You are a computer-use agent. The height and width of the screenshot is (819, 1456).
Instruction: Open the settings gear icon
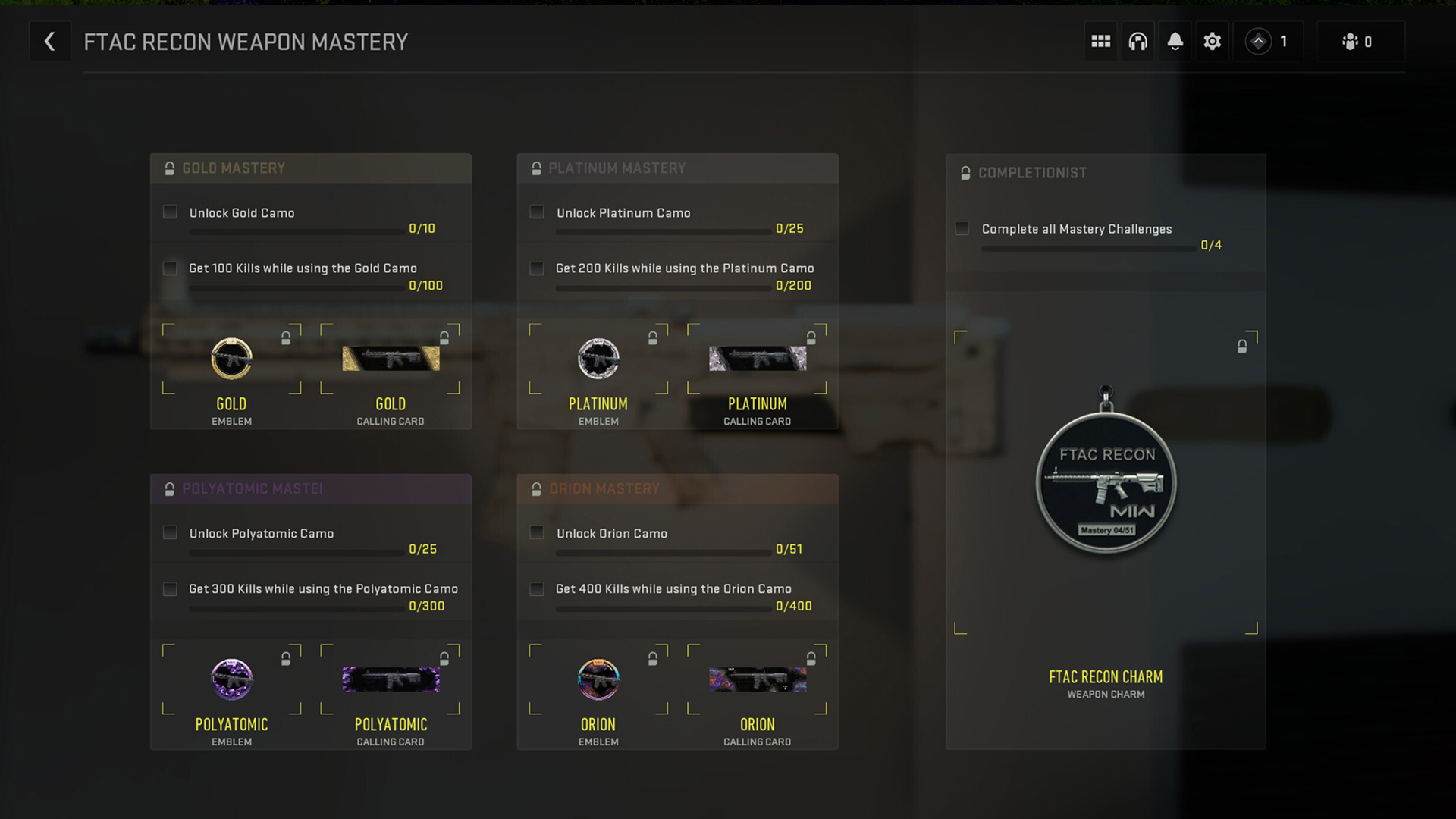1212,41
